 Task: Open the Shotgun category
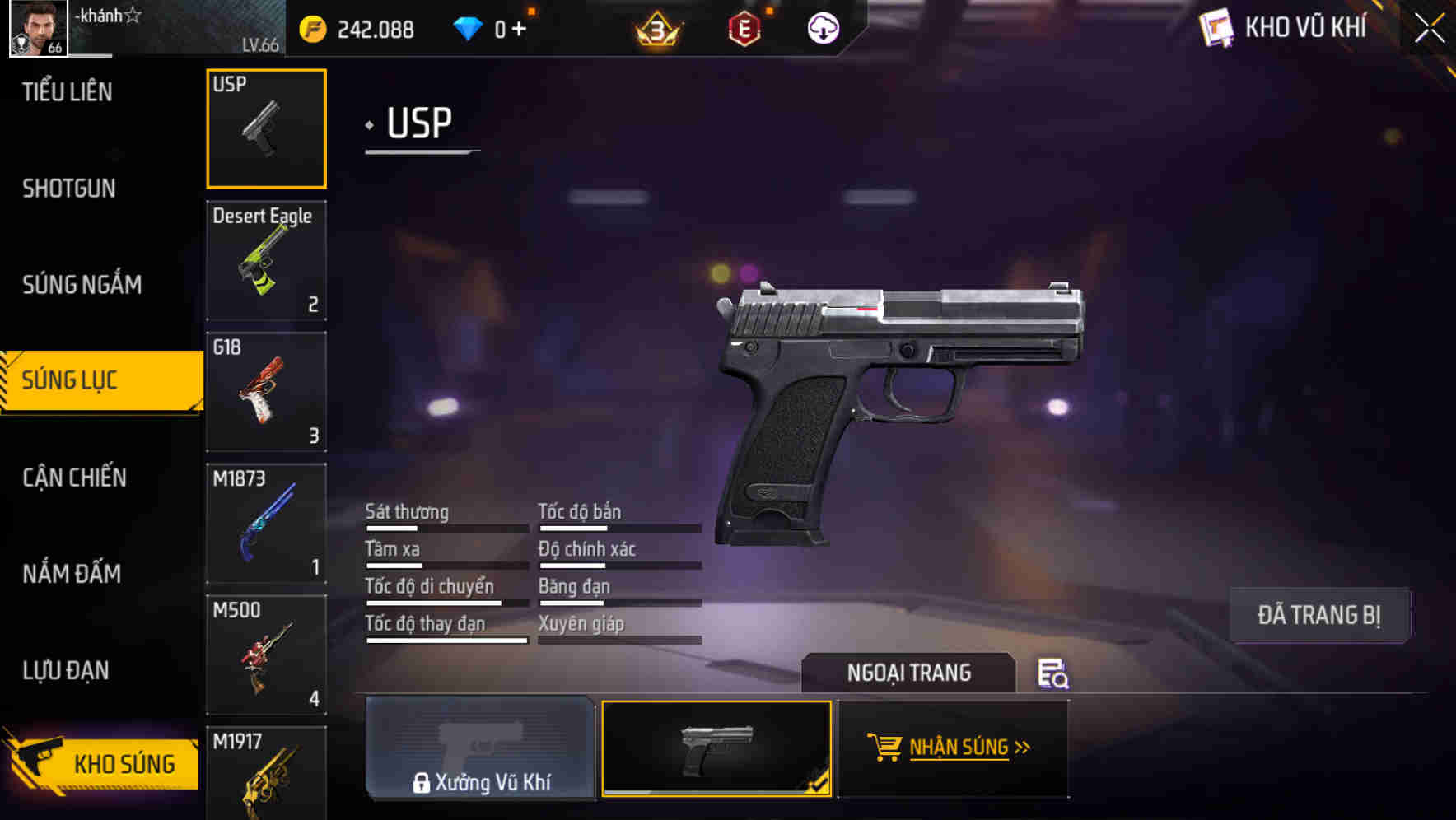point(69,188)
